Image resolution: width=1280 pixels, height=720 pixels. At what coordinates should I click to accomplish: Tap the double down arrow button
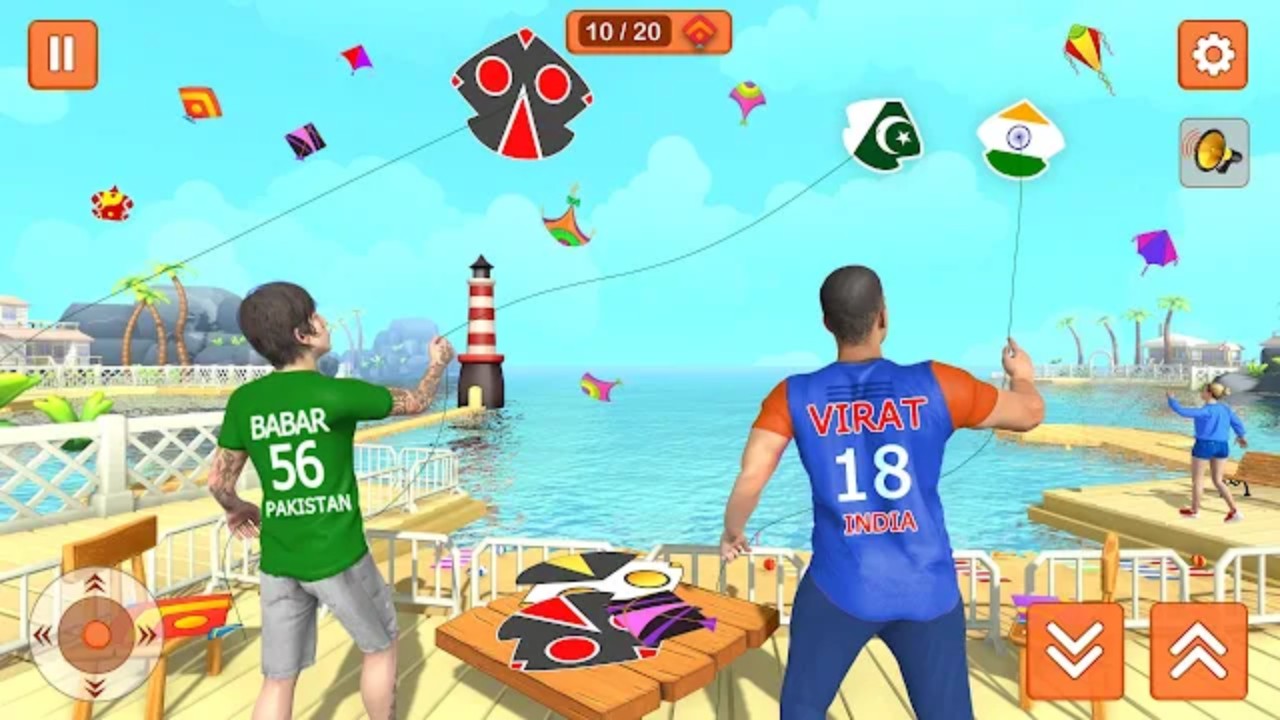point(1074,650)
